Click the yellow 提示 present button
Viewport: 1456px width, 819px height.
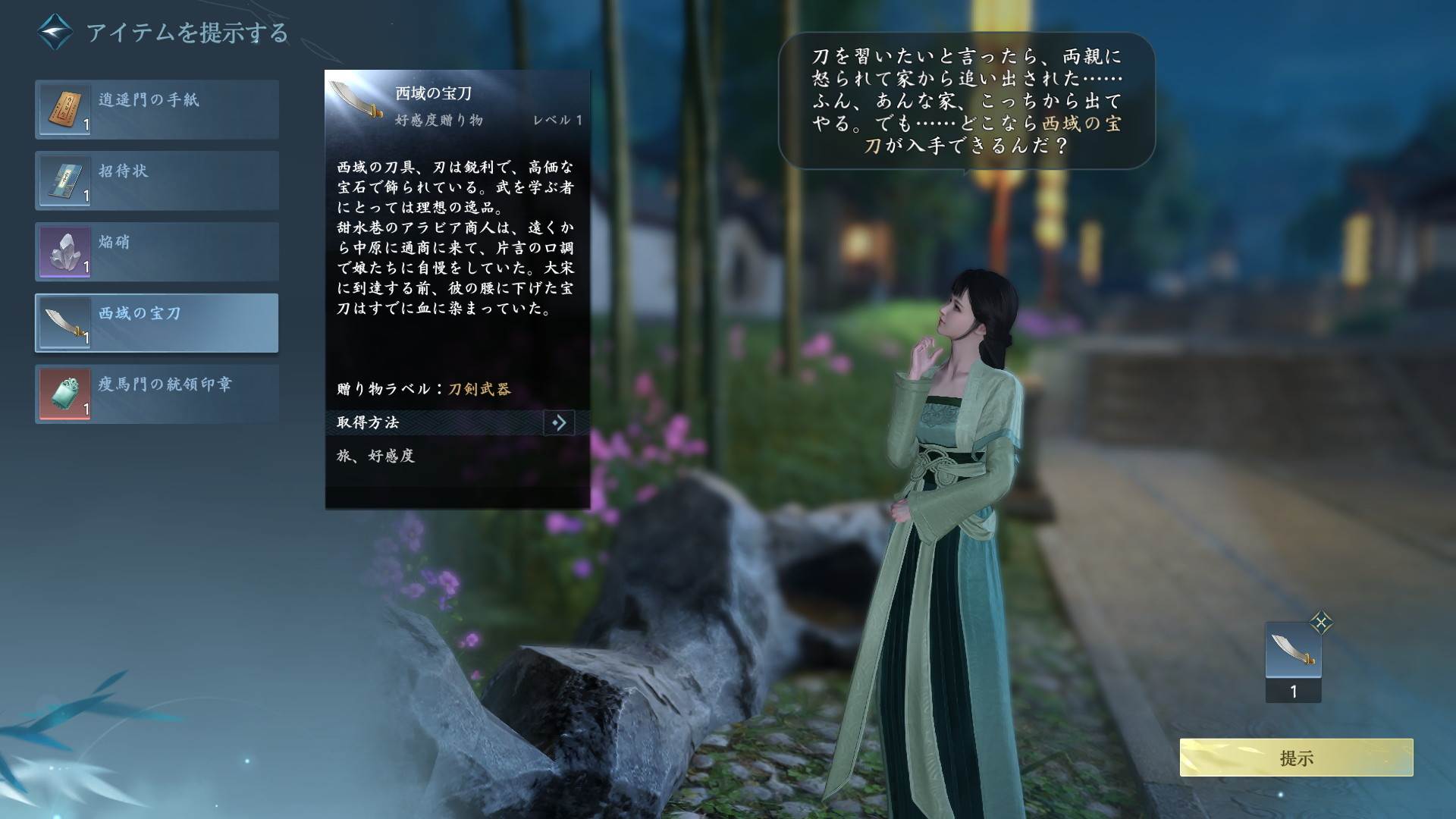click(x=1296, y=758)
